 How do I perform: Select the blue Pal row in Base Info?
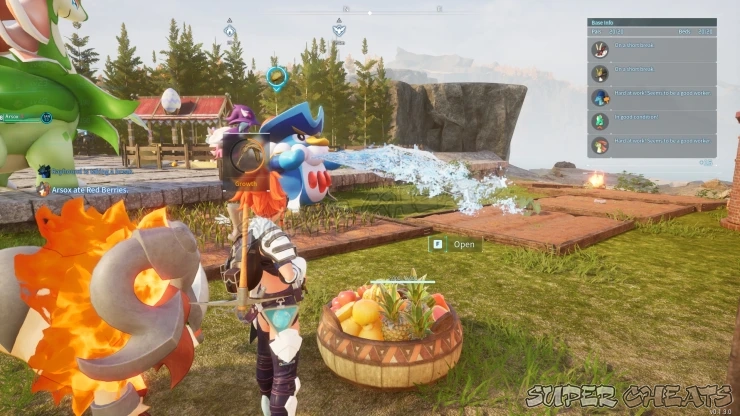pyautogui.click(x=651, y=97)
